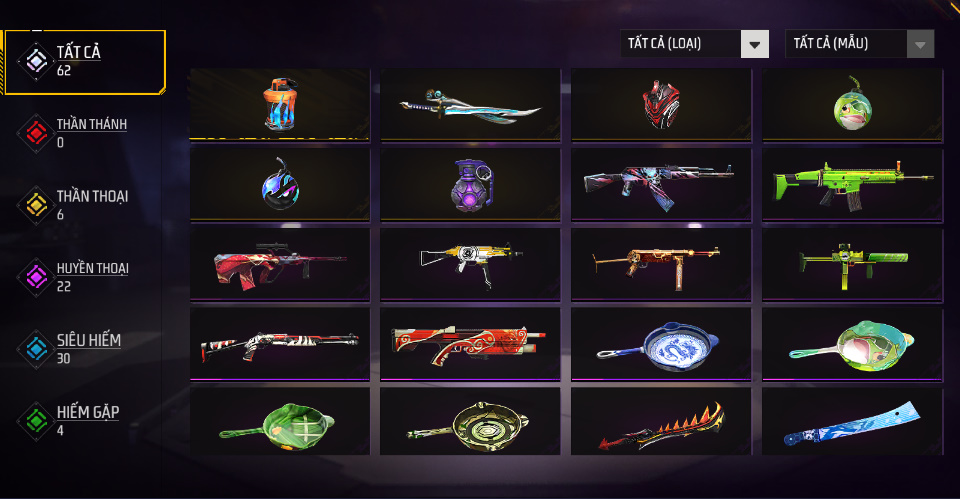Select the Tất Cả rarity tab
Screen dimensions: 960x499
pyautogui.click(x=84, y=61)
